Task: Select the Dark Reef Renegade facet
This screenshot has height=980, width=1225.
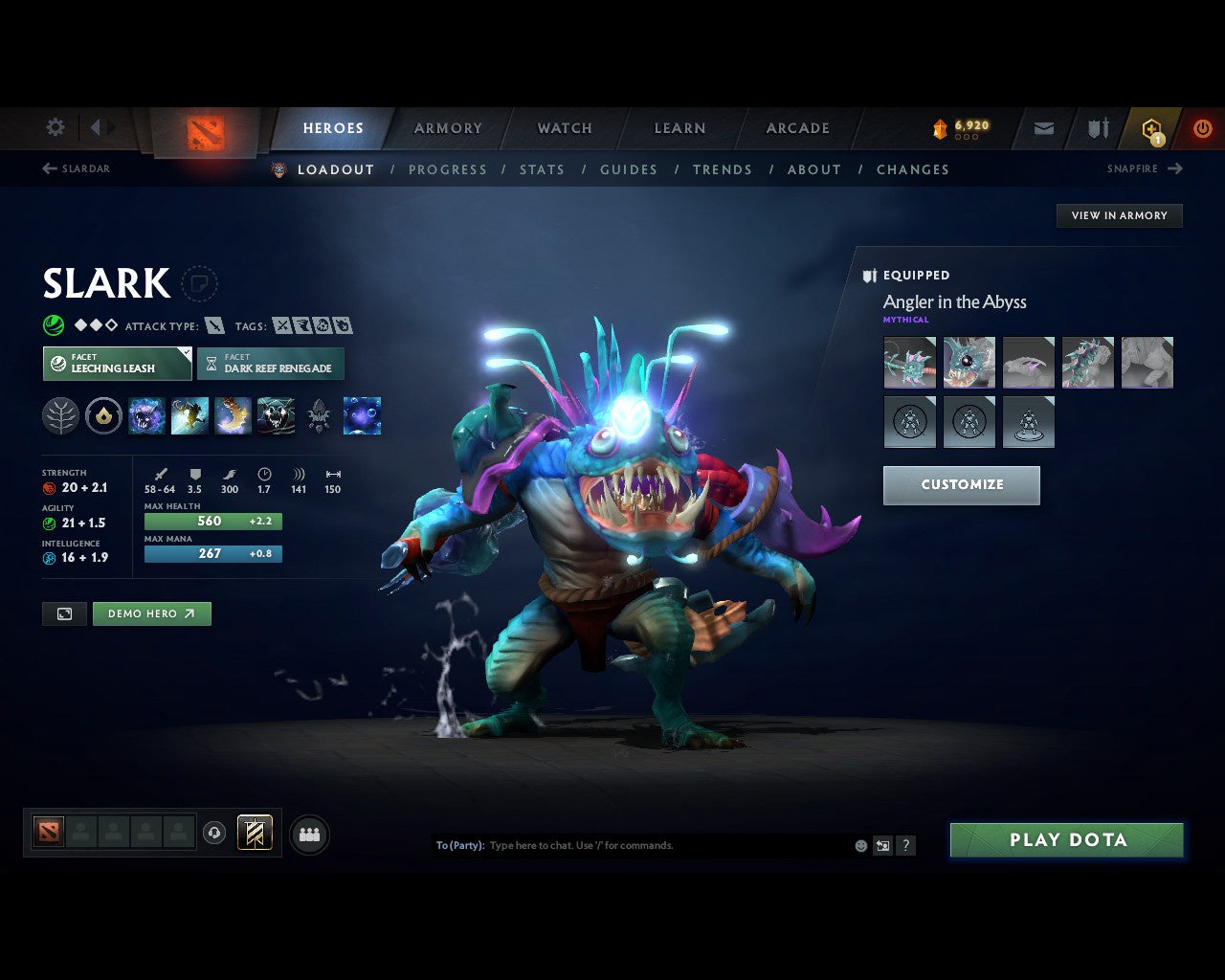Action: [271, 364]
